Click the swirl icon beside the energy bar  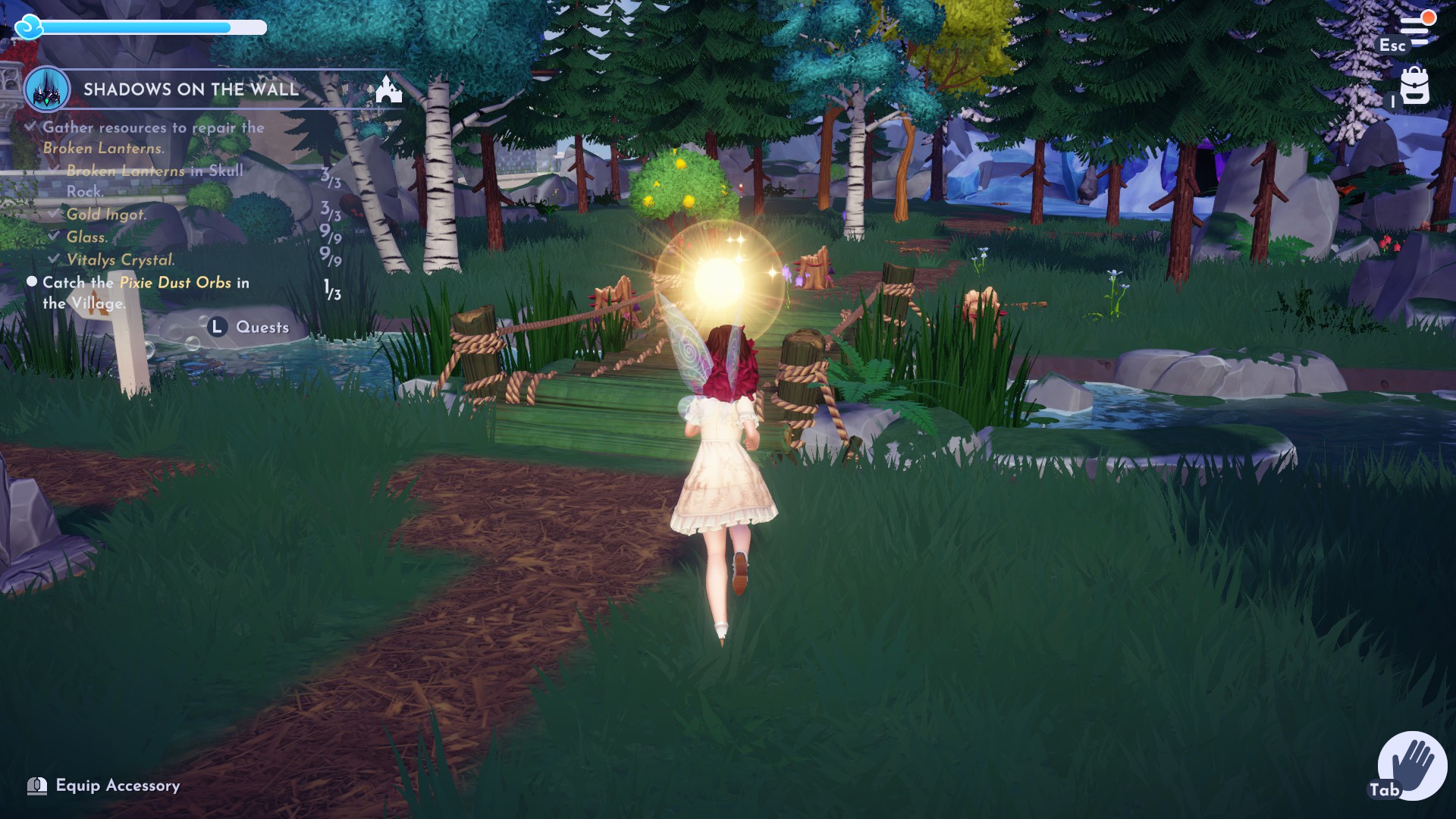tap(30, 27)
